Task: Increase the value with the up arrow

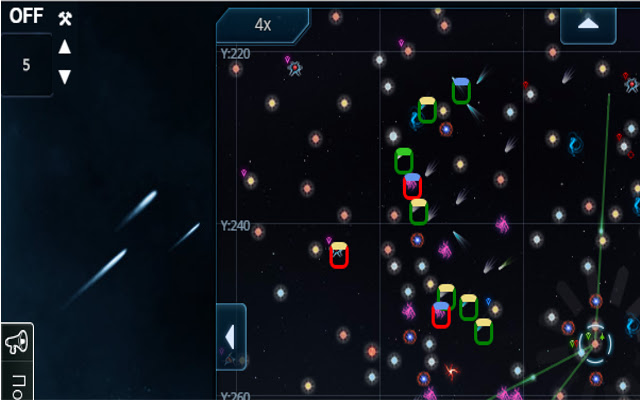Action: pyautogui.click(x=65, y=47)
